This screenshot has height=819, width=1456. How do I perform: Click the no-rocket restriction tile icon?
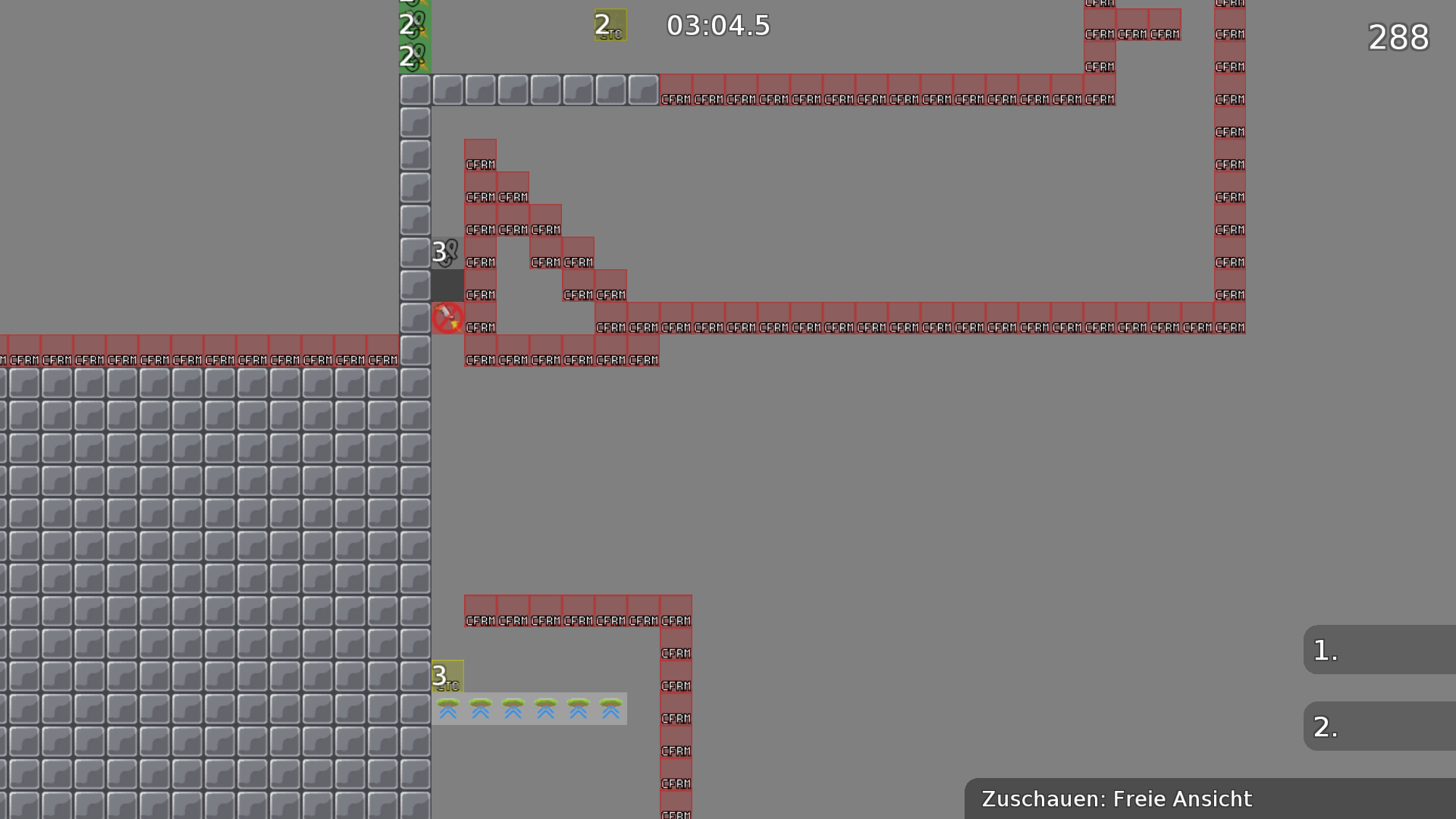[x=447, y=318]
